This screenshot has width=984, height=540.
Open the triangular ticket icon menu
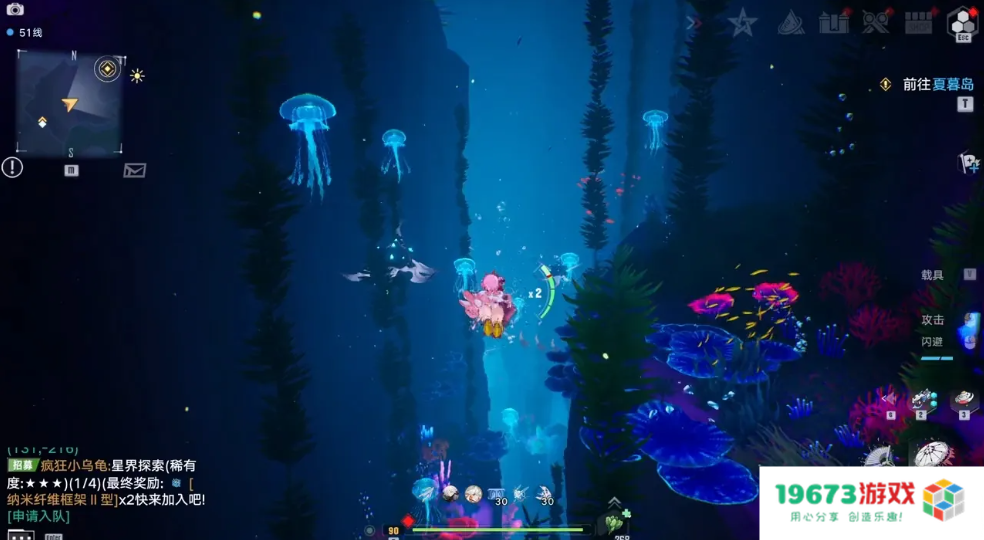pos(790,22)
